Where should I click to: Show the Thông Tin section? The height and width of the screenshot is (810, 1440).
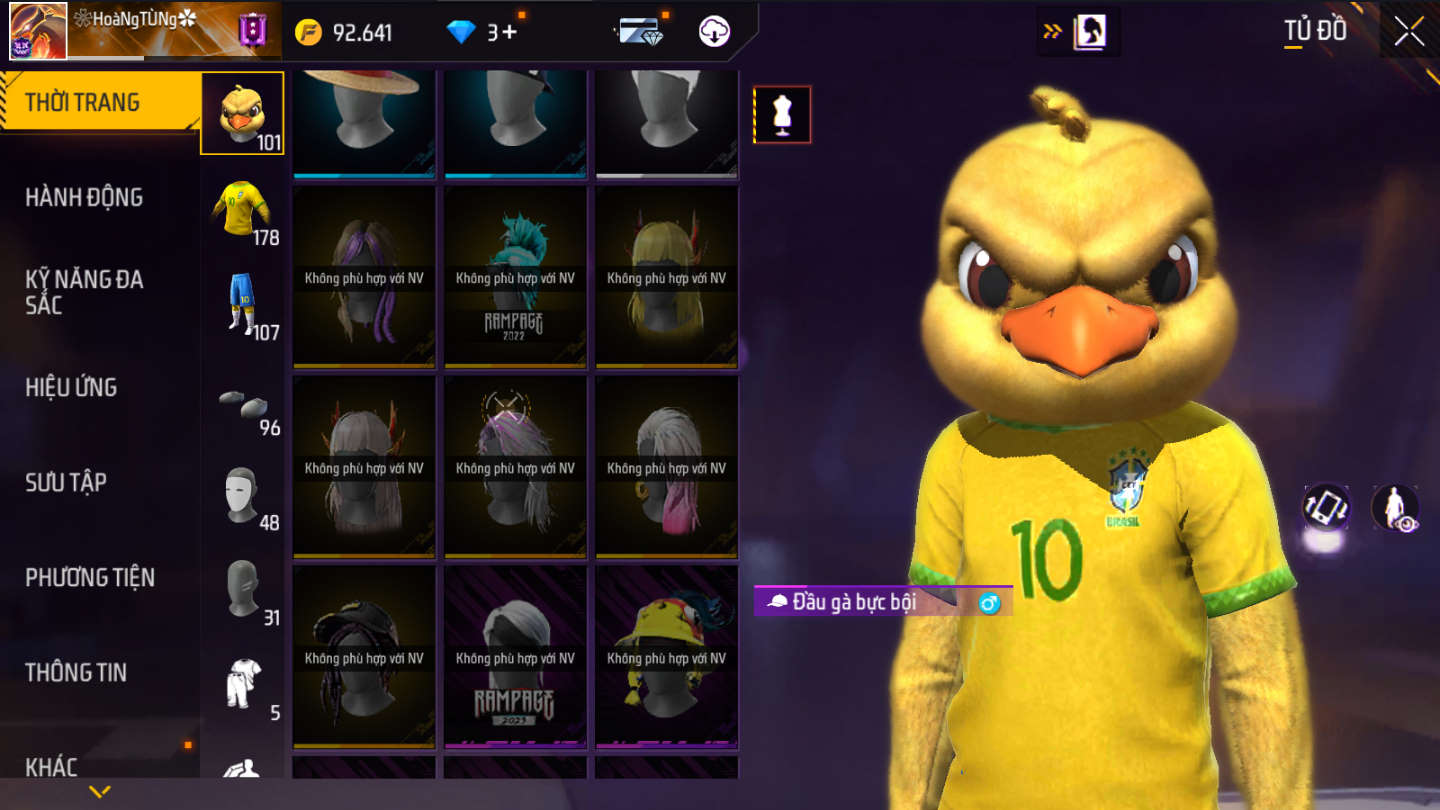76,672
